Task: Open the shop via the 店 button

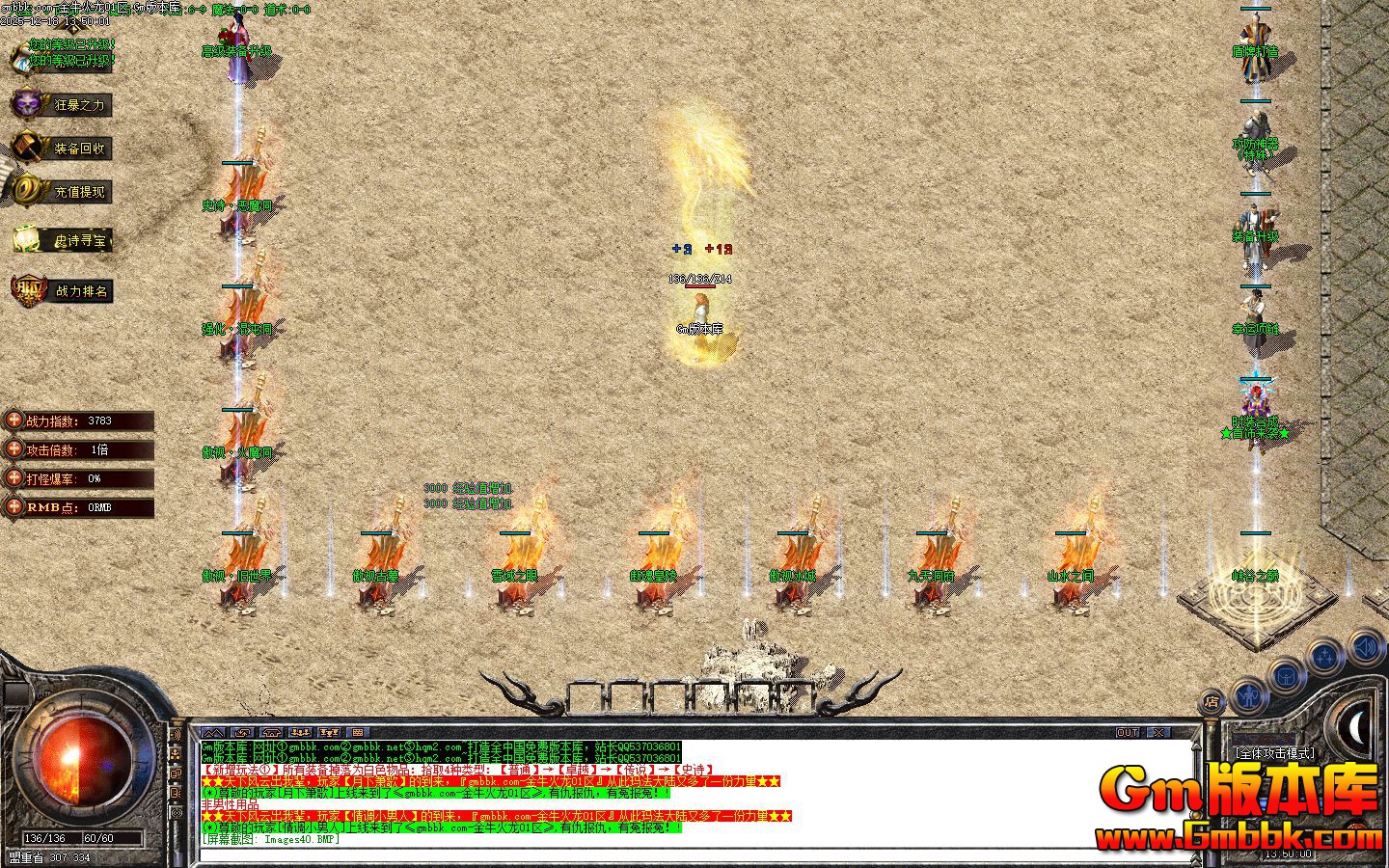Action: (x=1212, y=701)
